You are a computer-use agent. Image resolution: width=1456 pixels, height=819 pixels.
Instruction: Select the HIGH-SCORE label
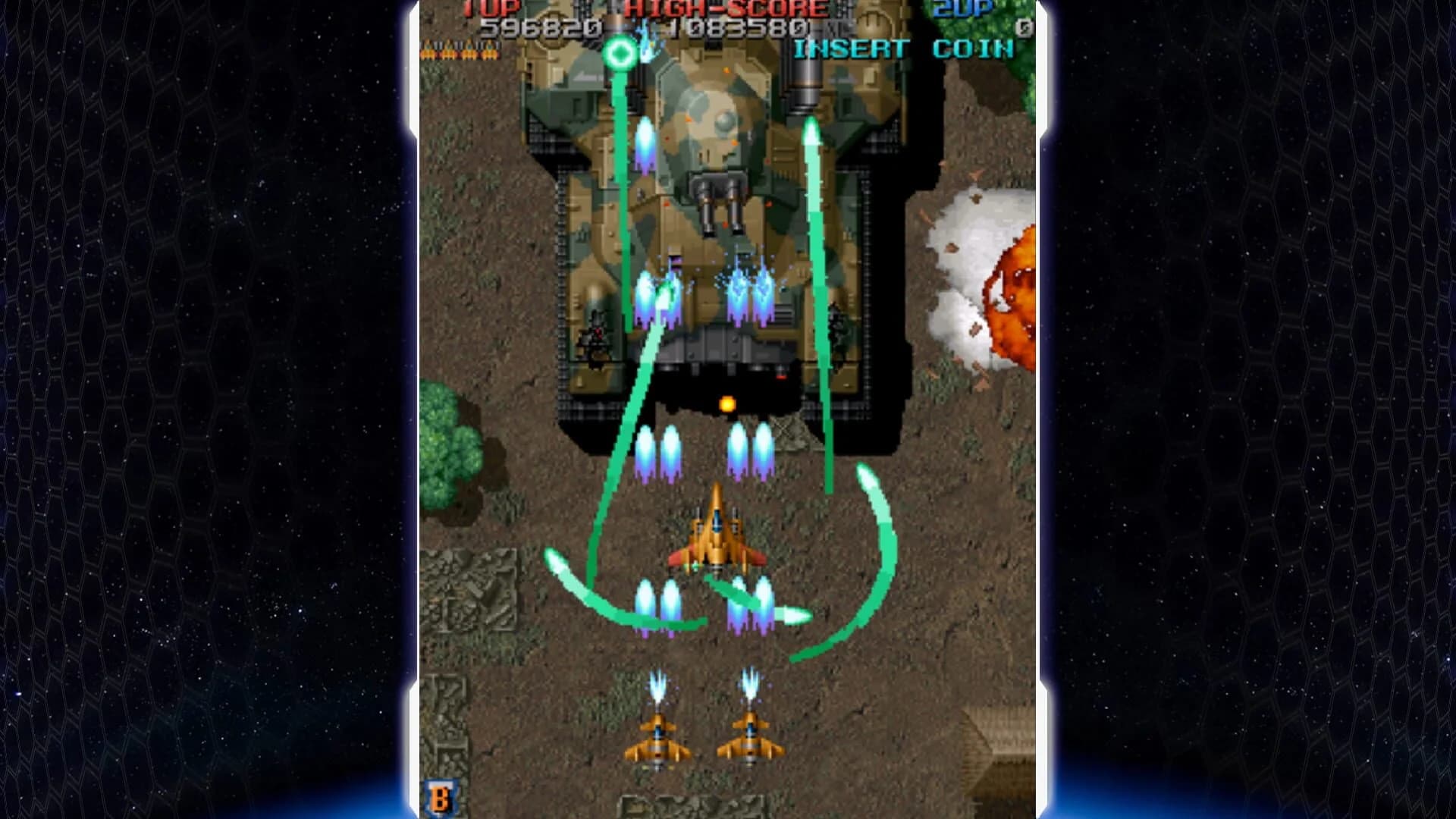[728, 8]
